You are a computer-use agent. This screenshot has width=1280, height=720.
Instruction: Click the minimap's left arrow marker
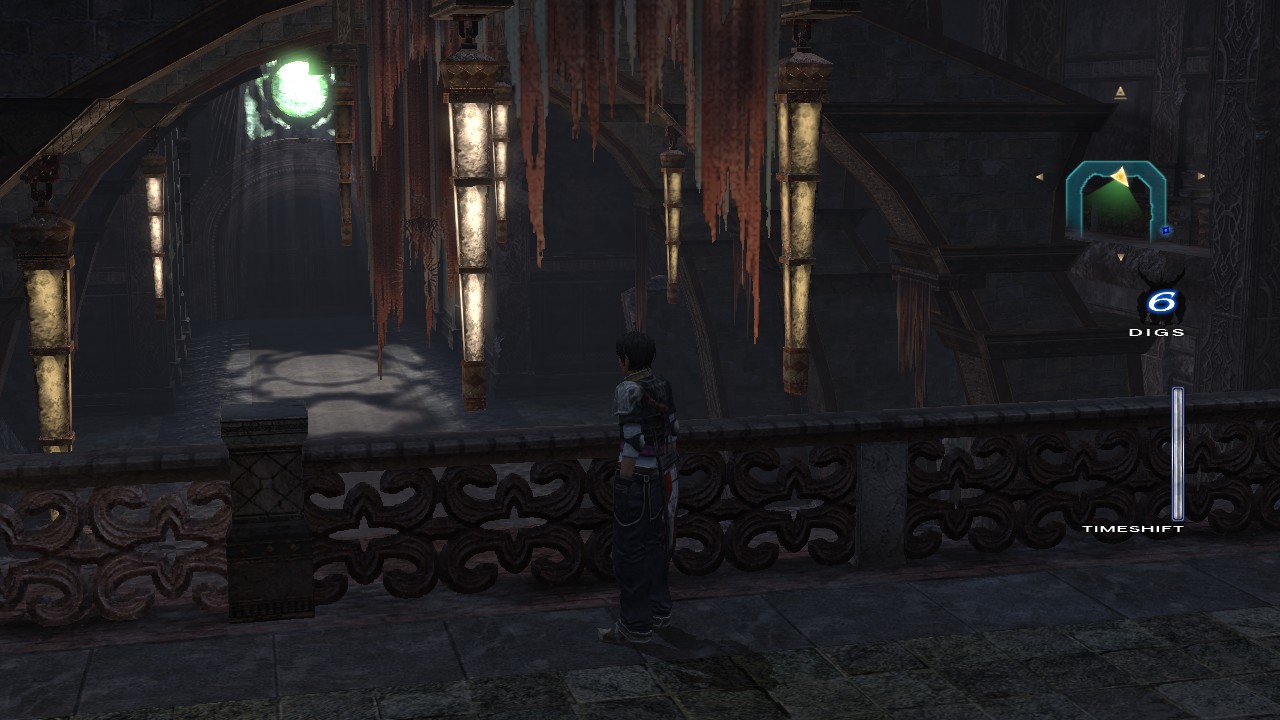(x=1040, y=177)
